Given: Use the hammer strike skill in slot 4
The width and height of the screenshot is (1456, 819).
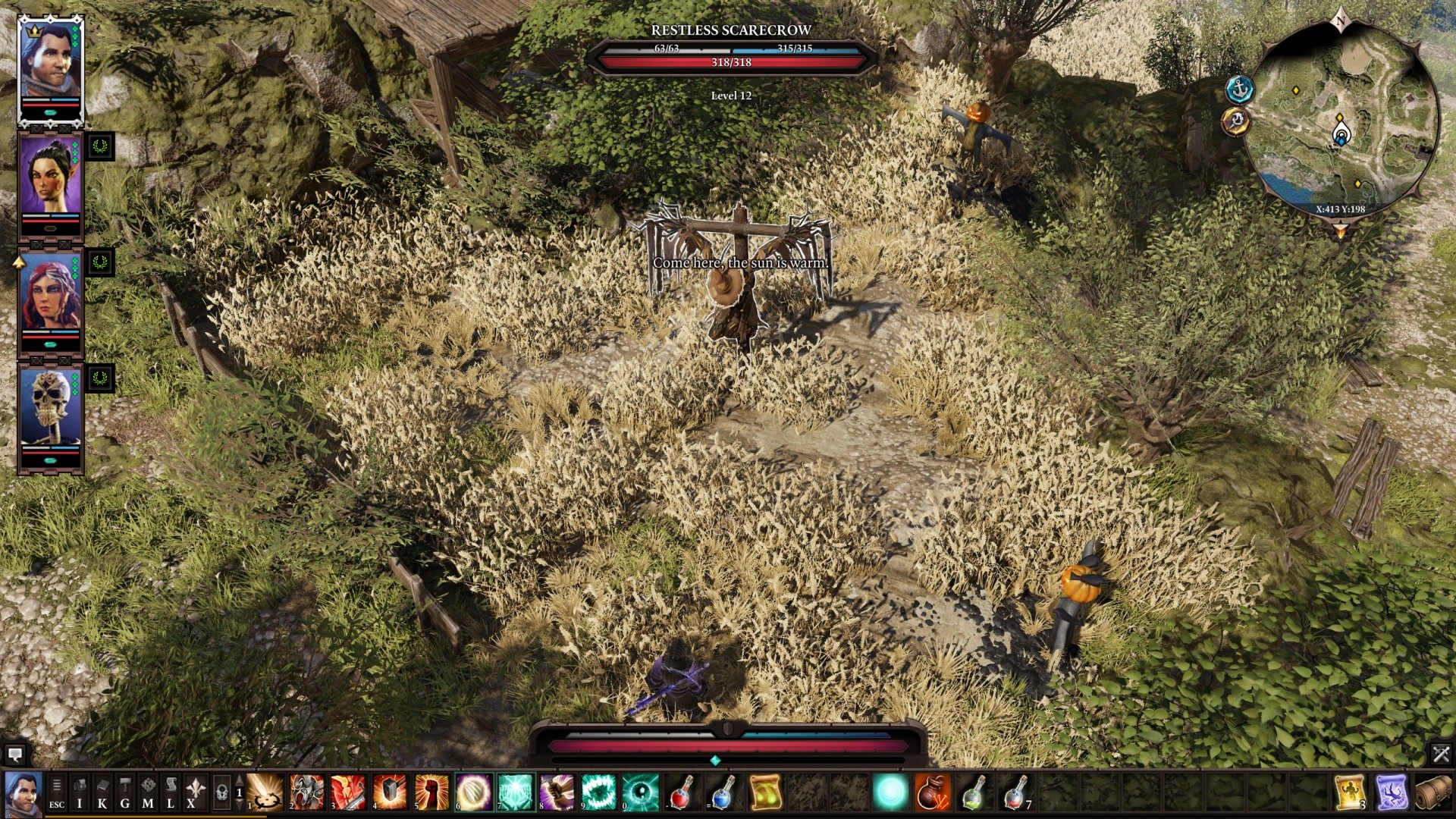Looking at the screenshot, I should [390, 793].
